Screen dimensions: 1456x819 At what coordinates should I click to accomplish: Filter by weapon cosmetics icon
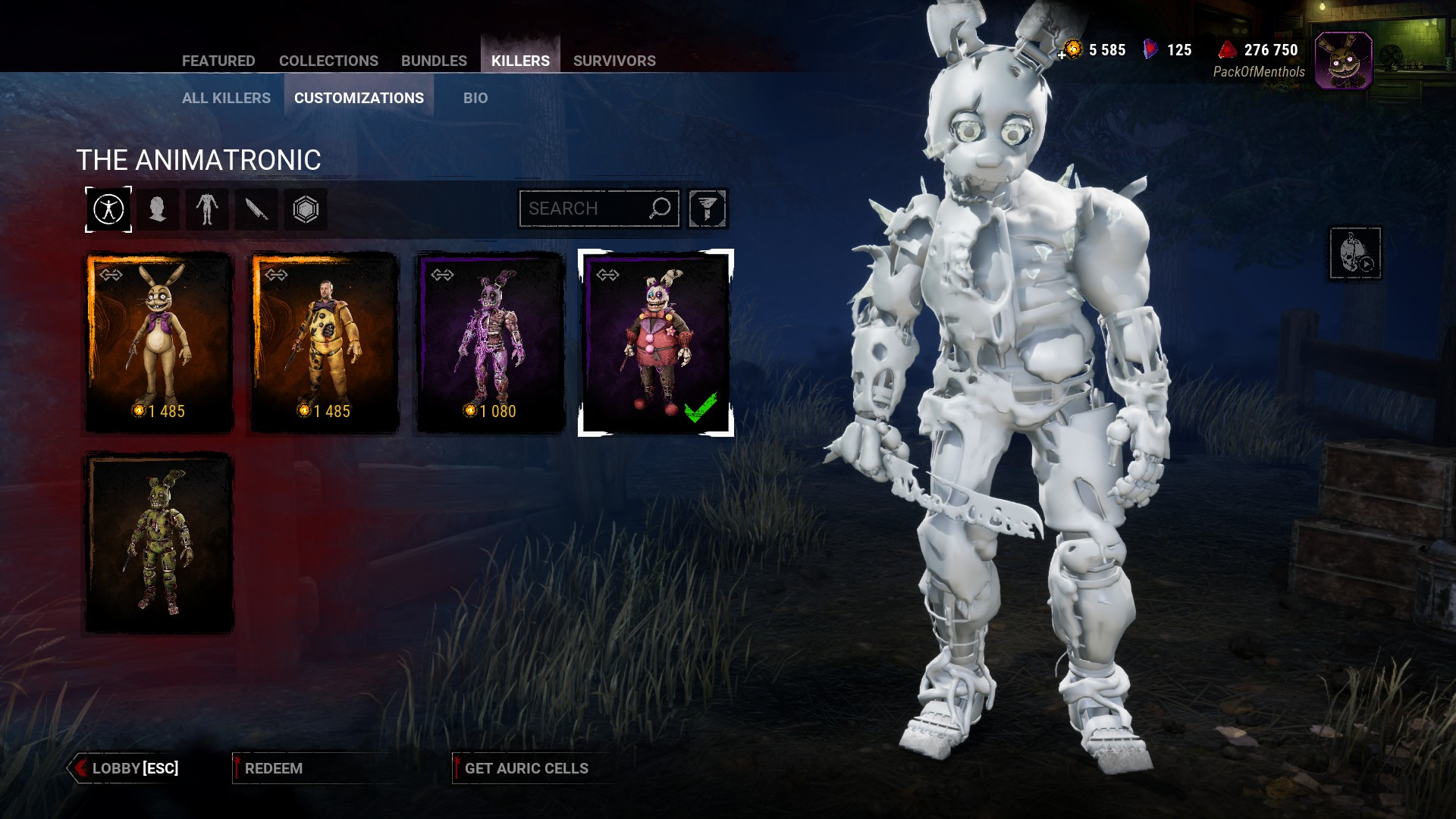(x=256, y=209)
